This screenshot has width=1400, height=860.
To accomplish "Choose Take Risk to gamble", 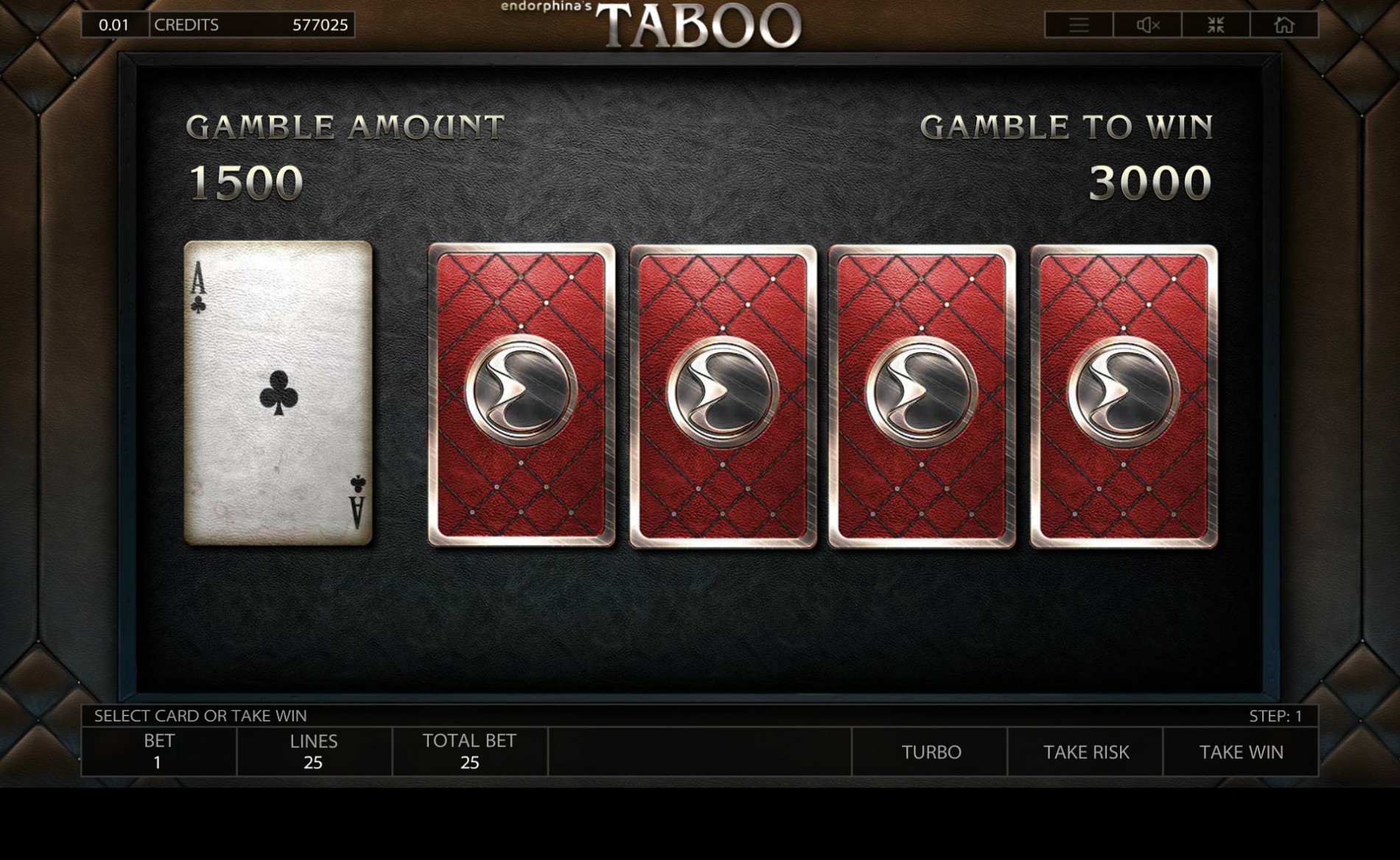I will pos(1085,752).
